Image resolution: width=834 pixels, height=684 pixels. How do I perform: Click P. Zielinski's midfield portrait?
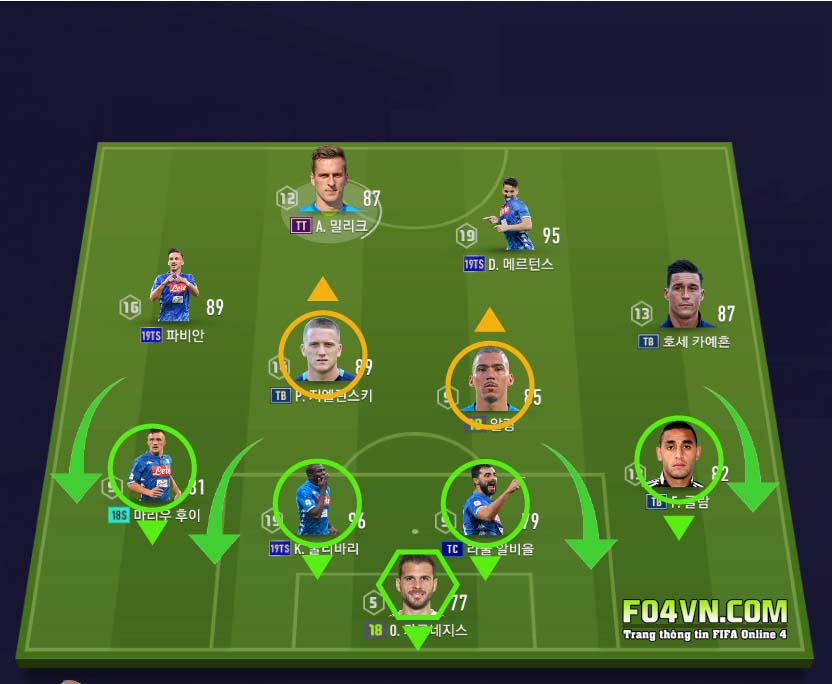pyautogui.click(x=323, y=354)
